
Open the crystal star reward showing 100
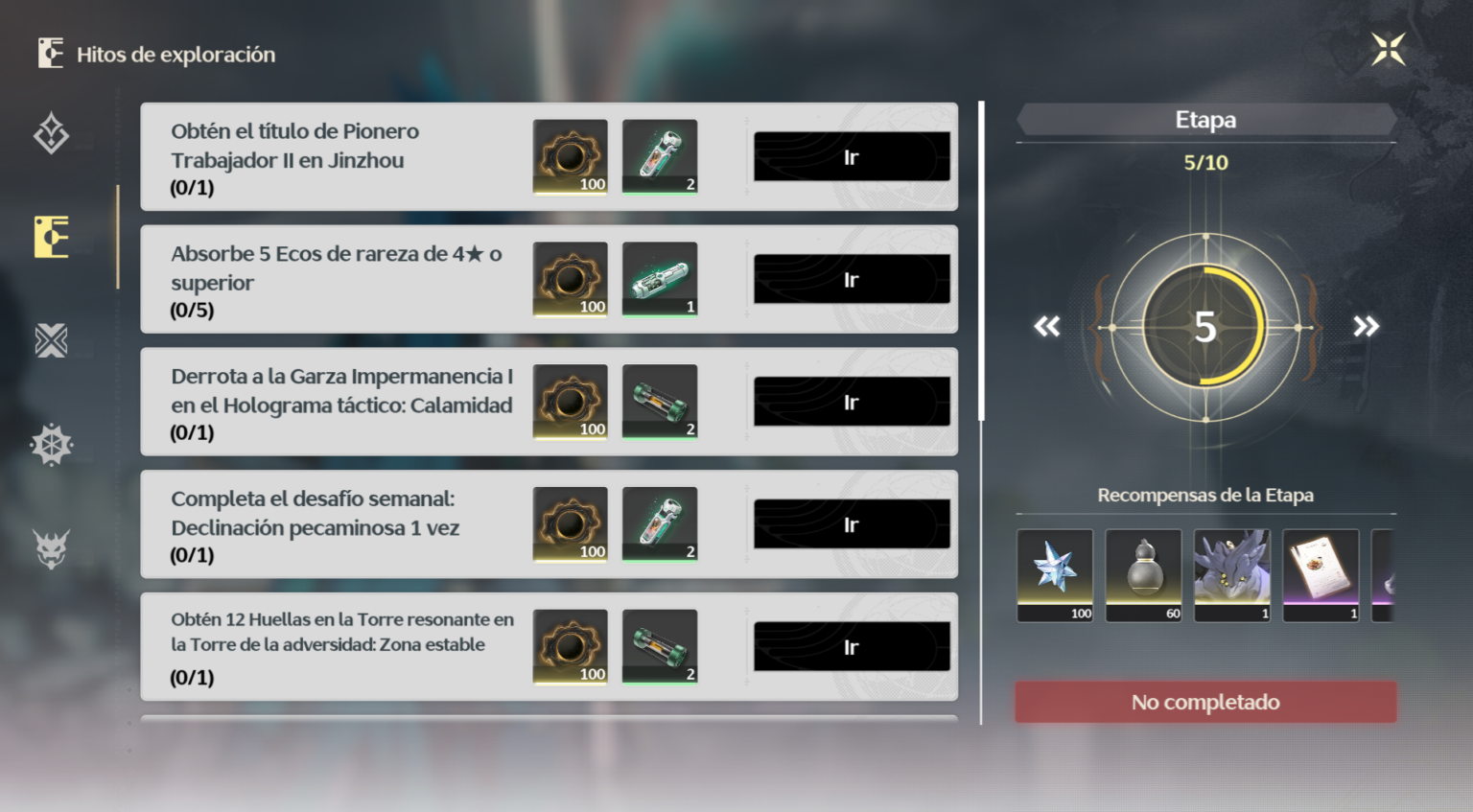(1054, 575)
